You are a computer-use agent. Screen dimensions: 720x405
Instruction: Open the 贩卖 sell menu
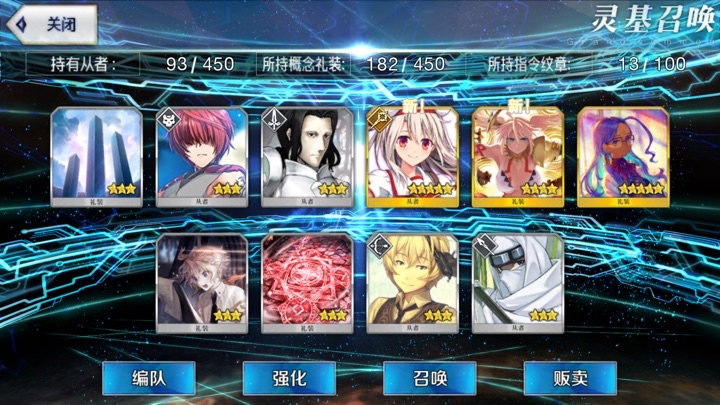(570, 378)
